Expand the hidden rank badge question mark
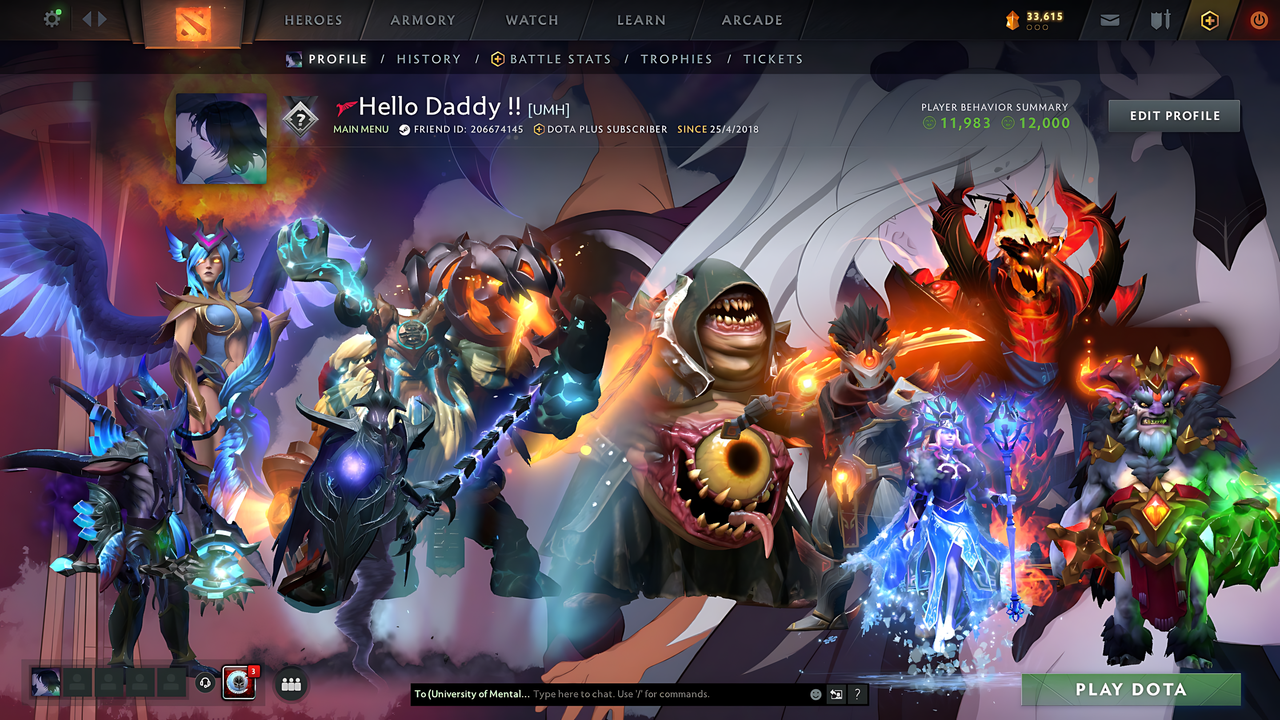 pos(302,117)
